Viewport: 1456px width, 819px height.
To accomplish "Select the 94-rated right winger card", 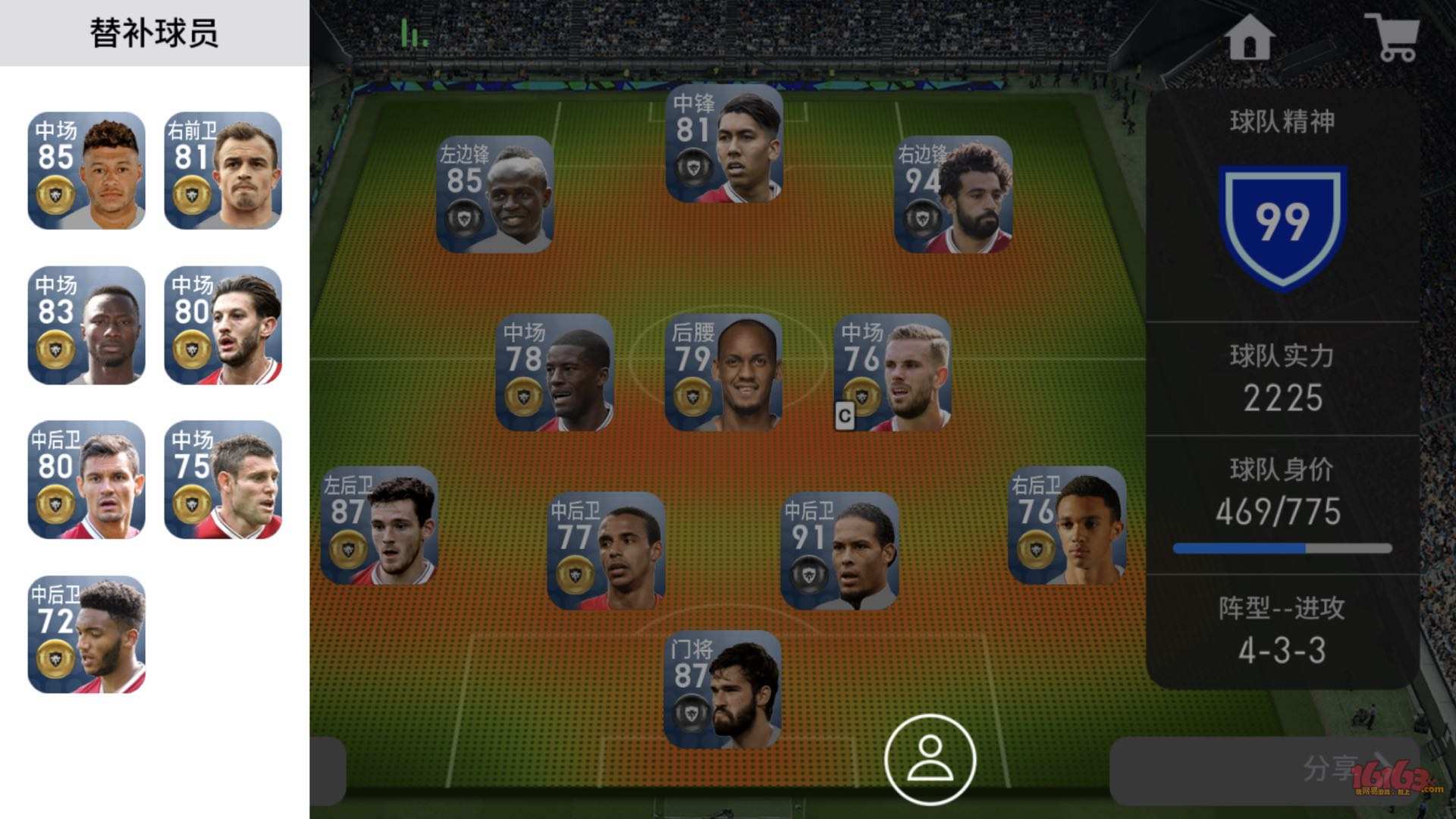I will (953, 194).
